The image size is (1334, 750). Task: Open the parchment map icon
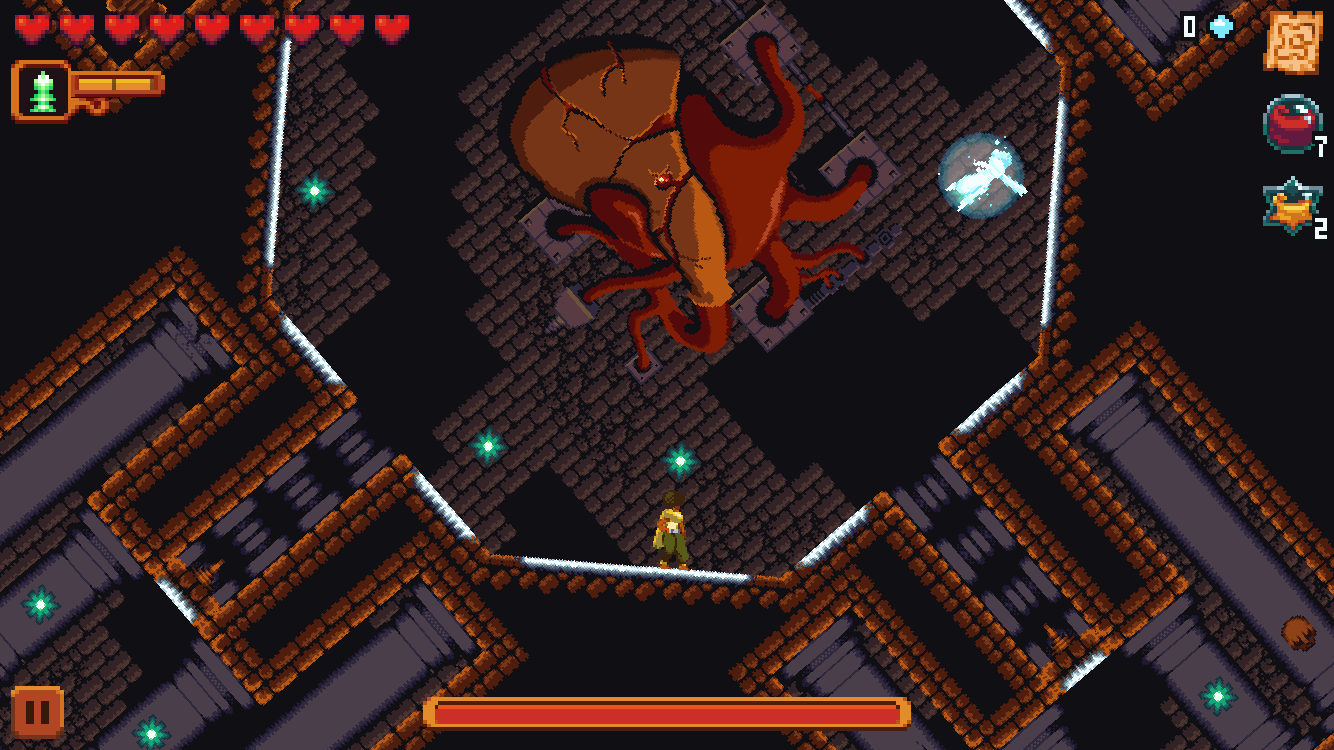pyautogui.click(x=1292, y=42)
